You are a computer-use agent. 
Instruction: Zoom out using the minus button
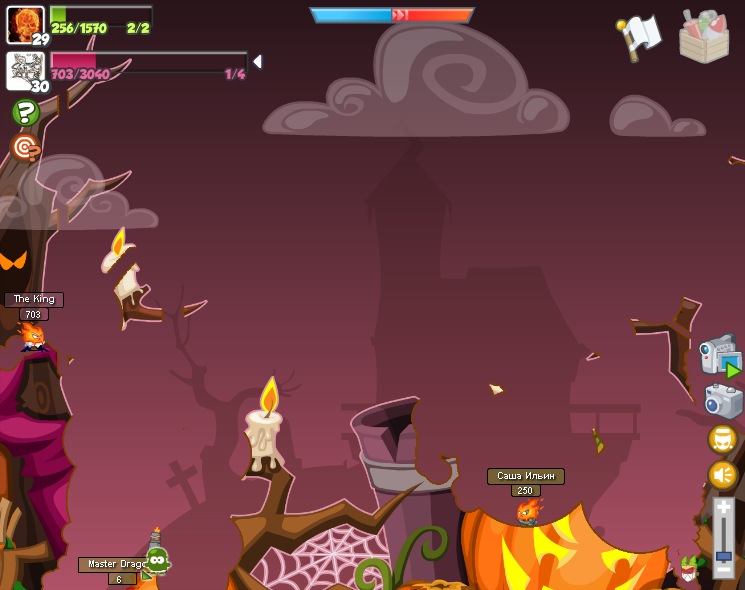723,568
